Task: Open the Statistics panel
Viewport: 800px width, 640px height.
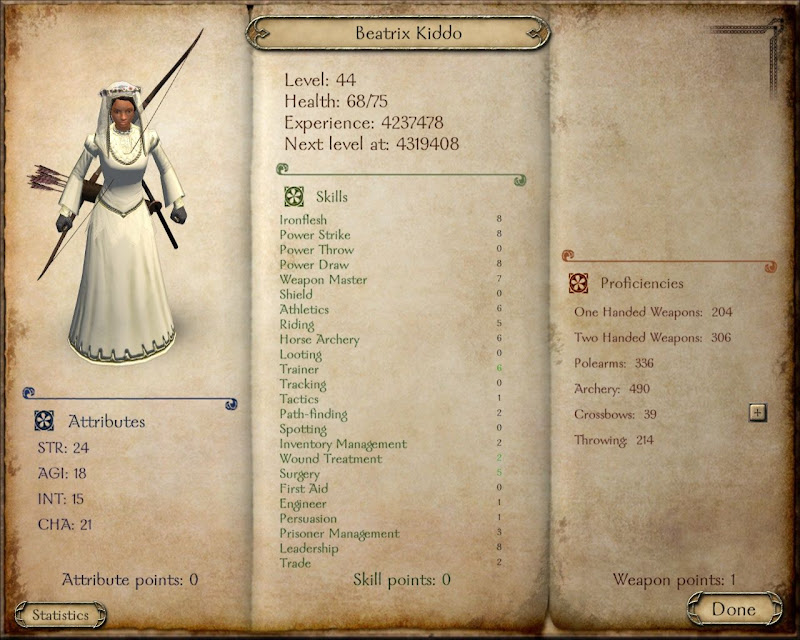Action: tap(60, 615)
